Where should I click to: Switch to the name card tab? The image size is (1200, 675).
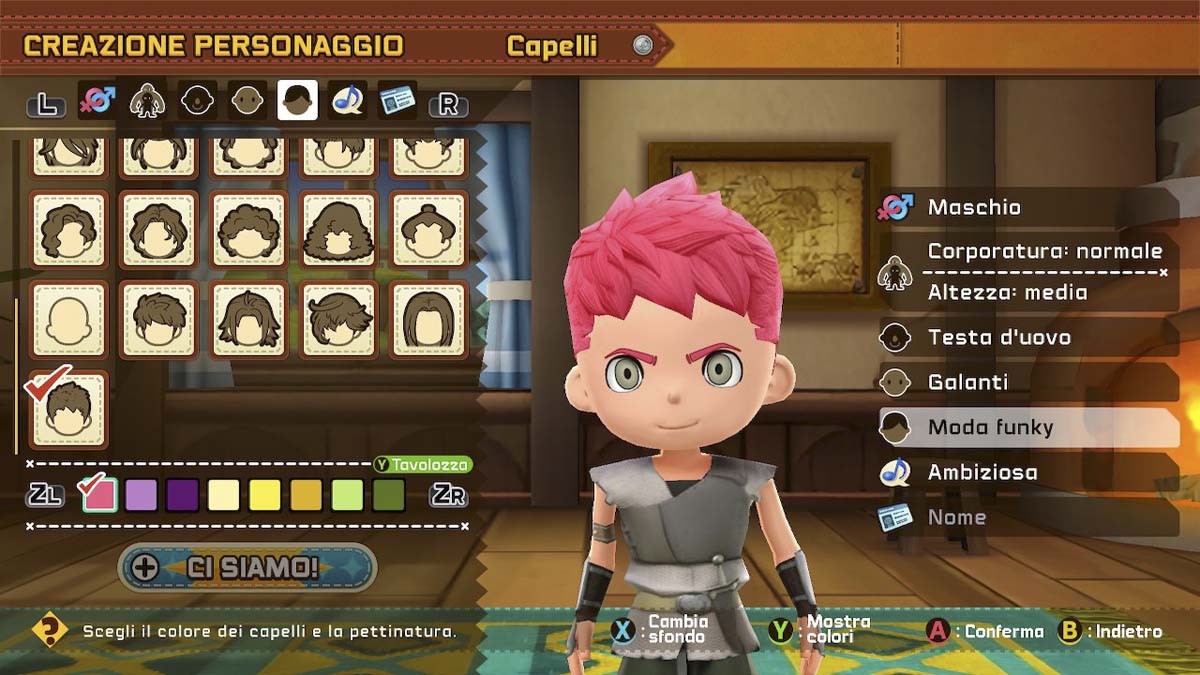(x=397, y=101)
